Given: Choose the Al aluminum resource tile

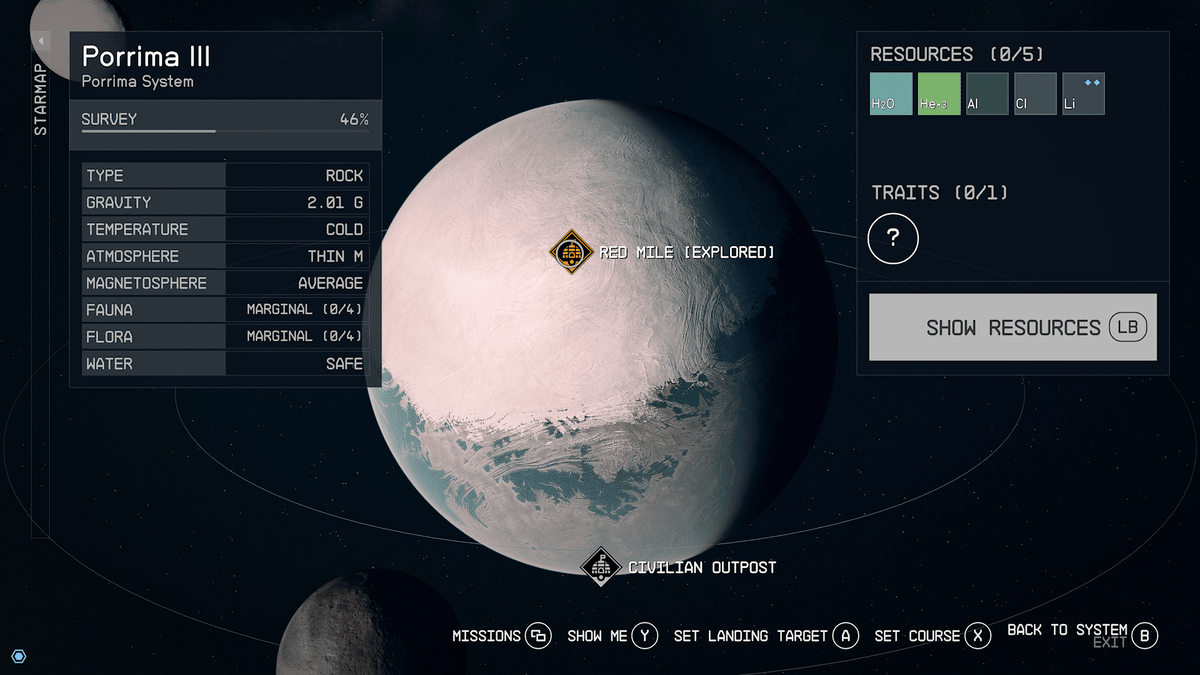Looking at the screenshot, I should 987,94.
